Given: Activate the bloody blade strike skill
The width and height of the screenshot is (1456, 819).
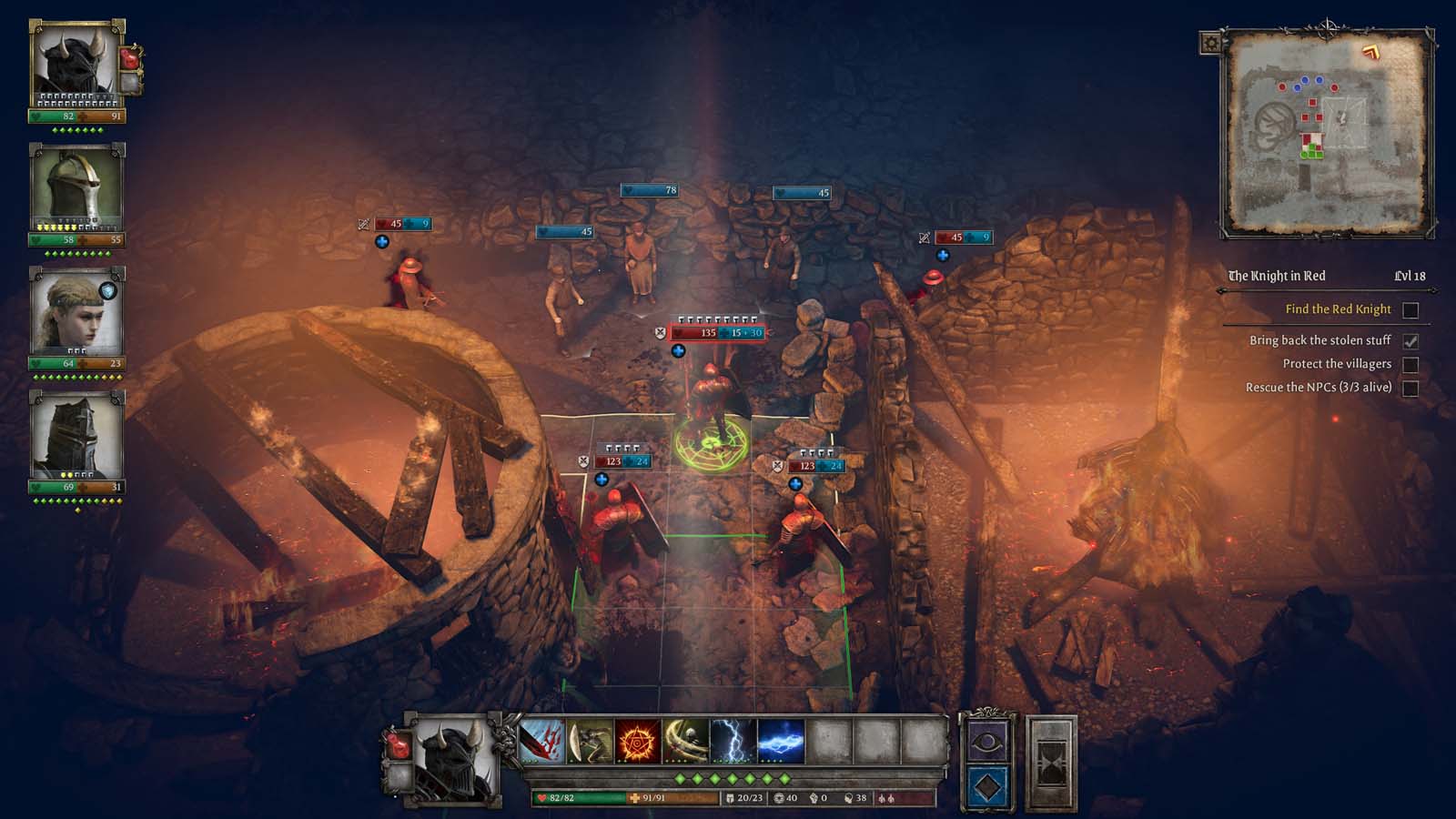Looking at the screenshot, I should (x=542, y=742).
